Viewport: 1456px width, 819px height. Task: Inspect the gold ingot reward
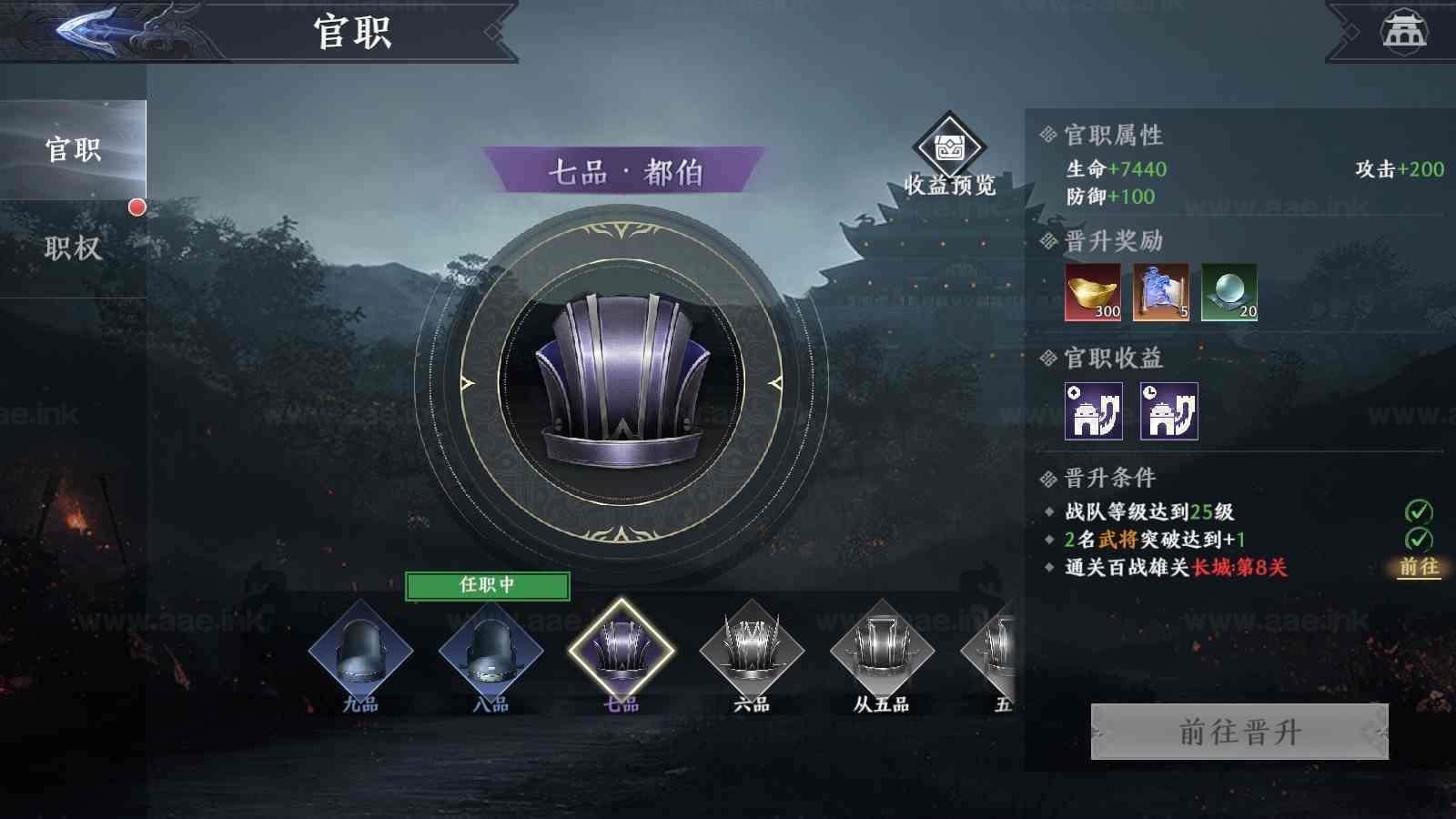pos(1093,292)
